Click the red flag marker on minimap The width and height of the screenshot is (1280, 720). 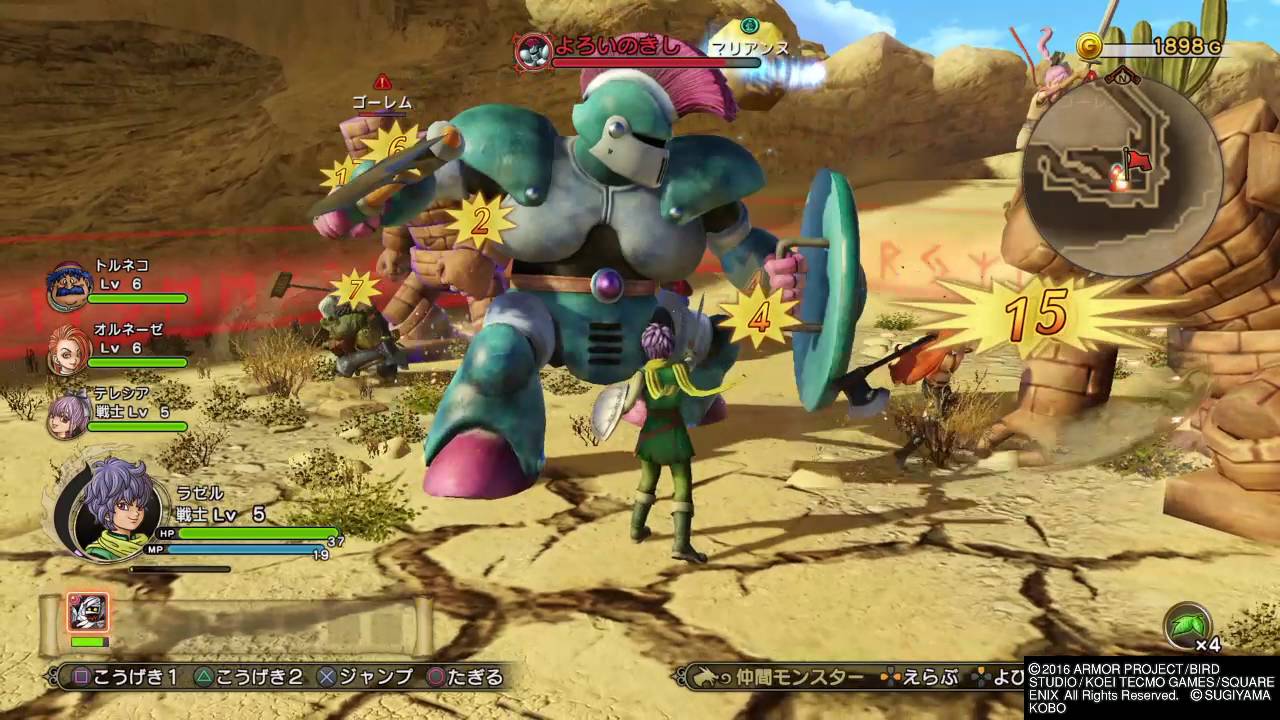[x=1136, y=160]
